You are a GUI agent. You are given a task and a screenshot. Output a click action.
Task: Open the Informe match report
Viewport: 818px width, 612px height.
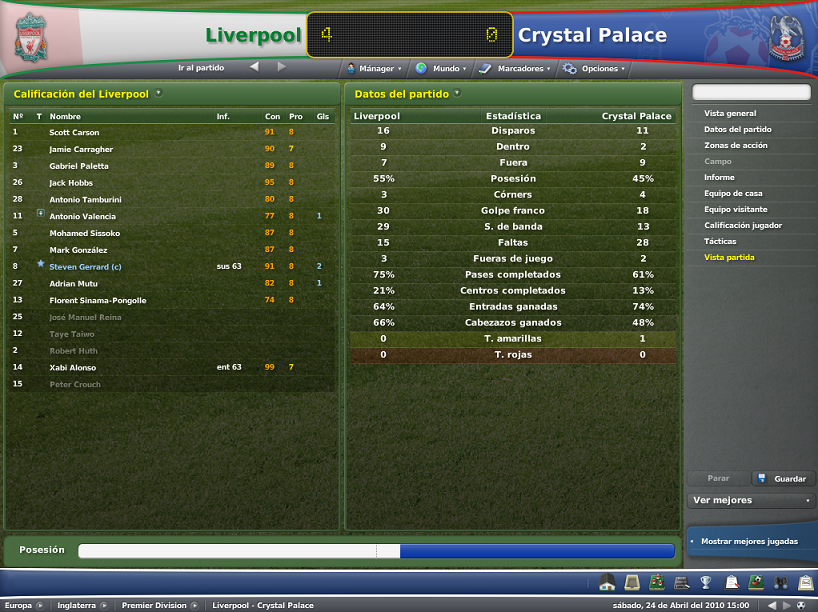[719, 177]
